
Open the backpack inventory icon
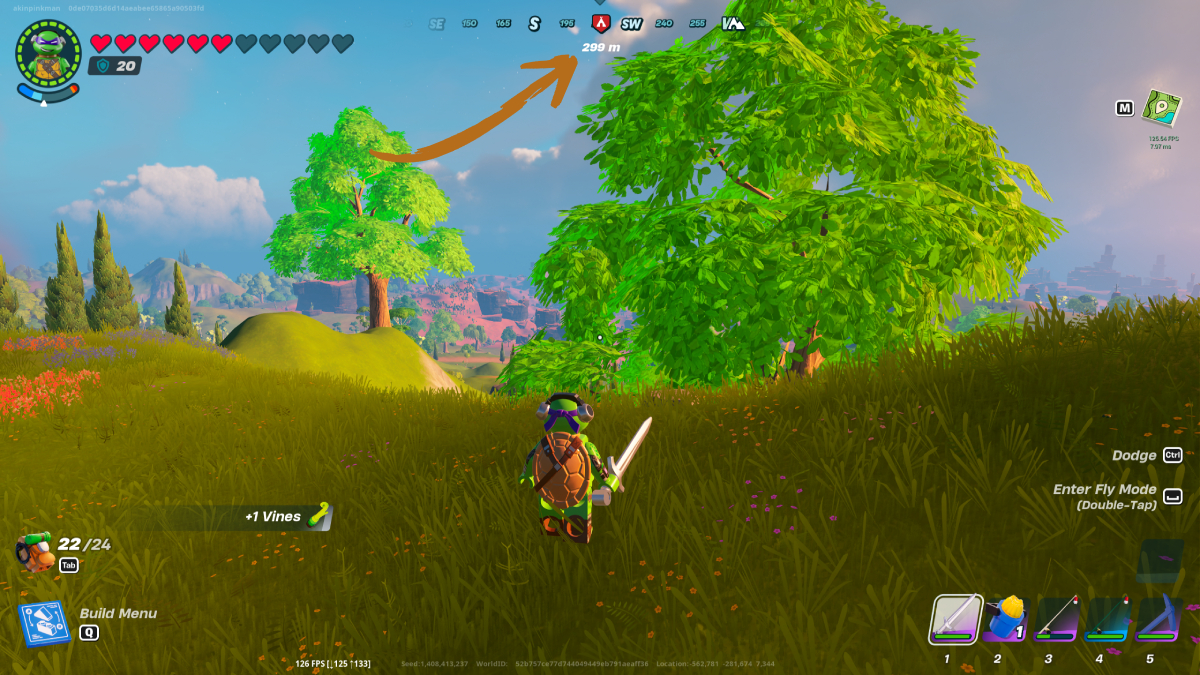(x=35, y=551)
